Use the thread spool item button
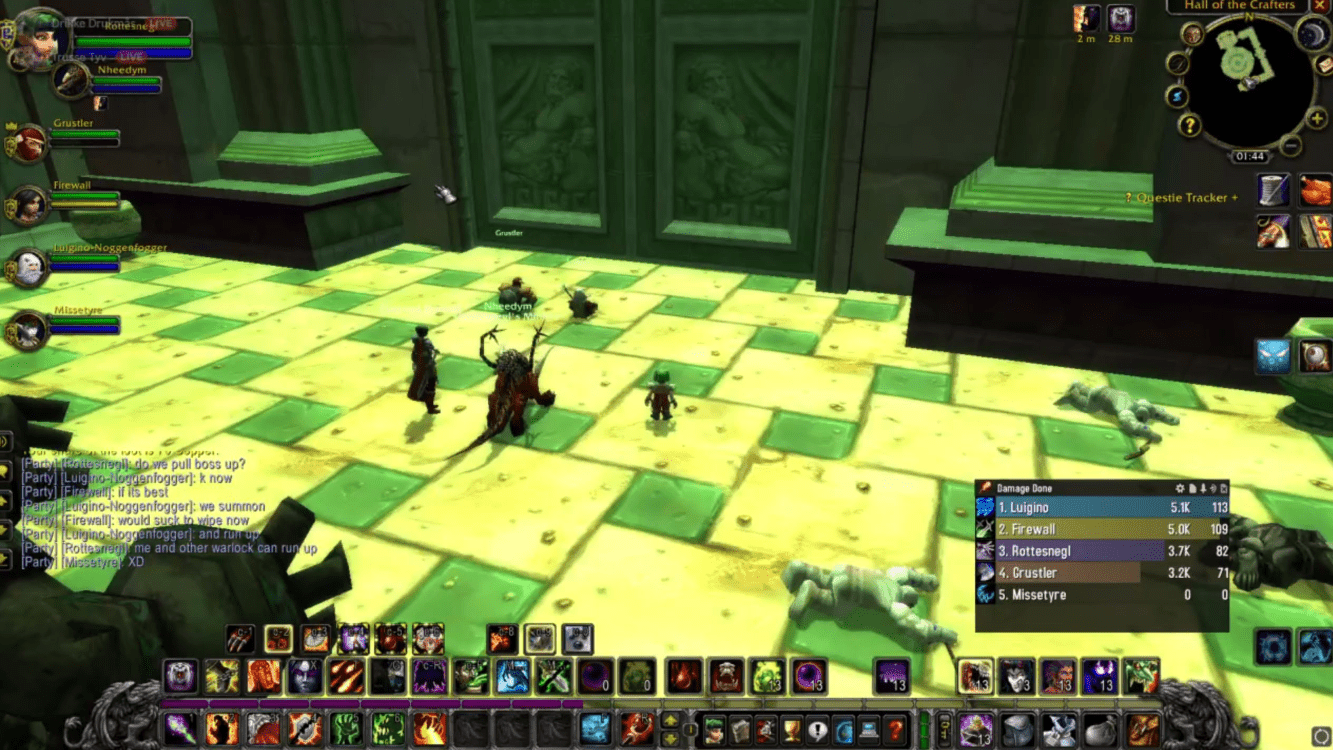This screenshot has width=1333, height=750. (1273, 189)
